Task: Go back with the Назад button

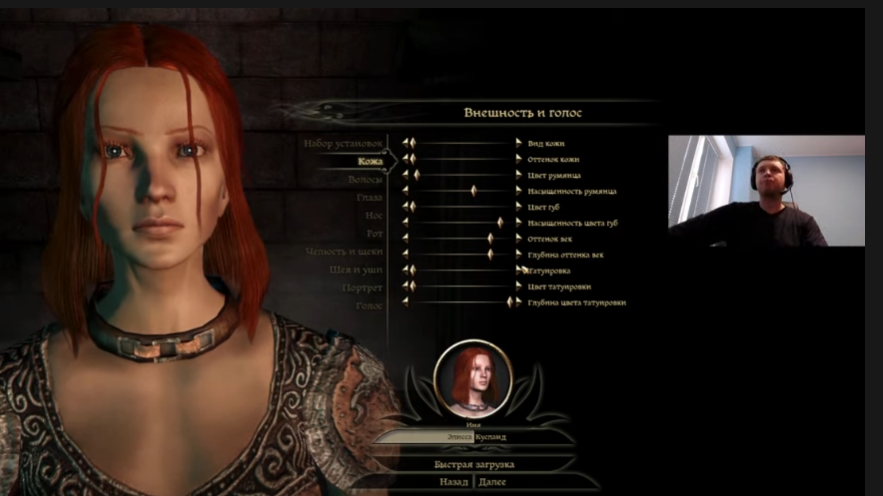Action: (x=453, y=482)
